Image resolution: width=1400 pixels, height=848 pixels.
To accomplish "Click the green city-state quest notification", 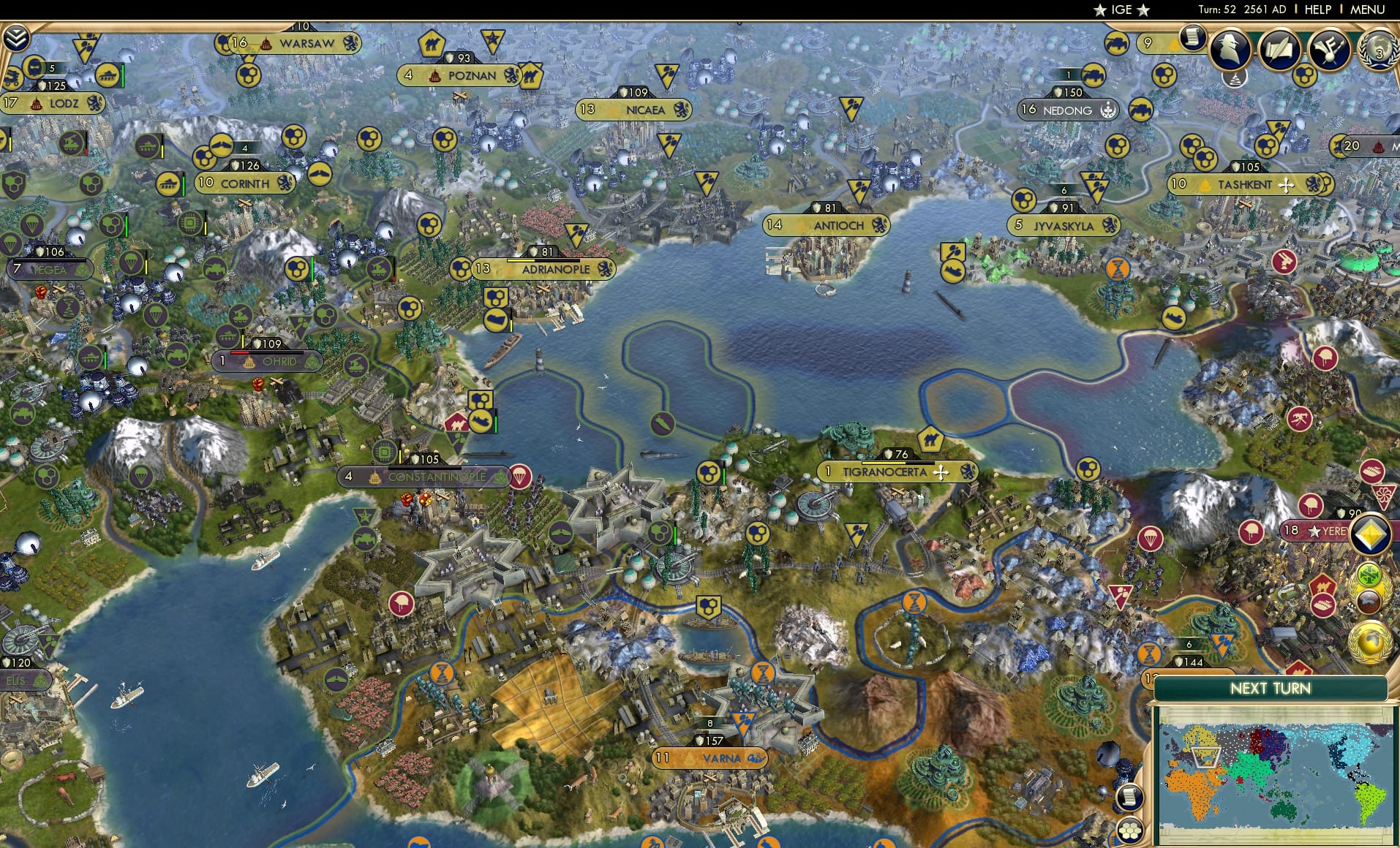I will (1369, 574).
